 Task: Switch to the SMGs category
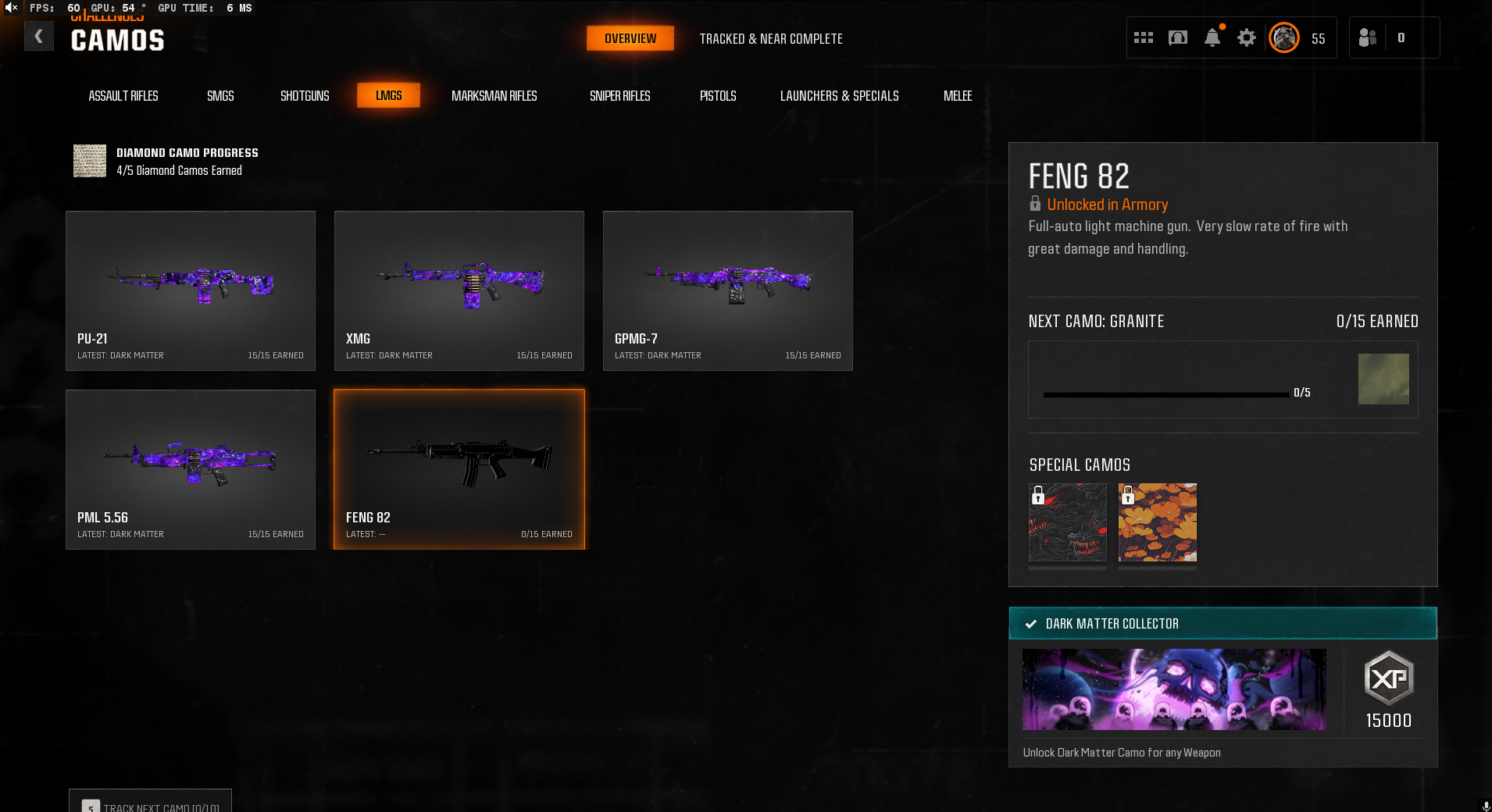coord(220,96)
